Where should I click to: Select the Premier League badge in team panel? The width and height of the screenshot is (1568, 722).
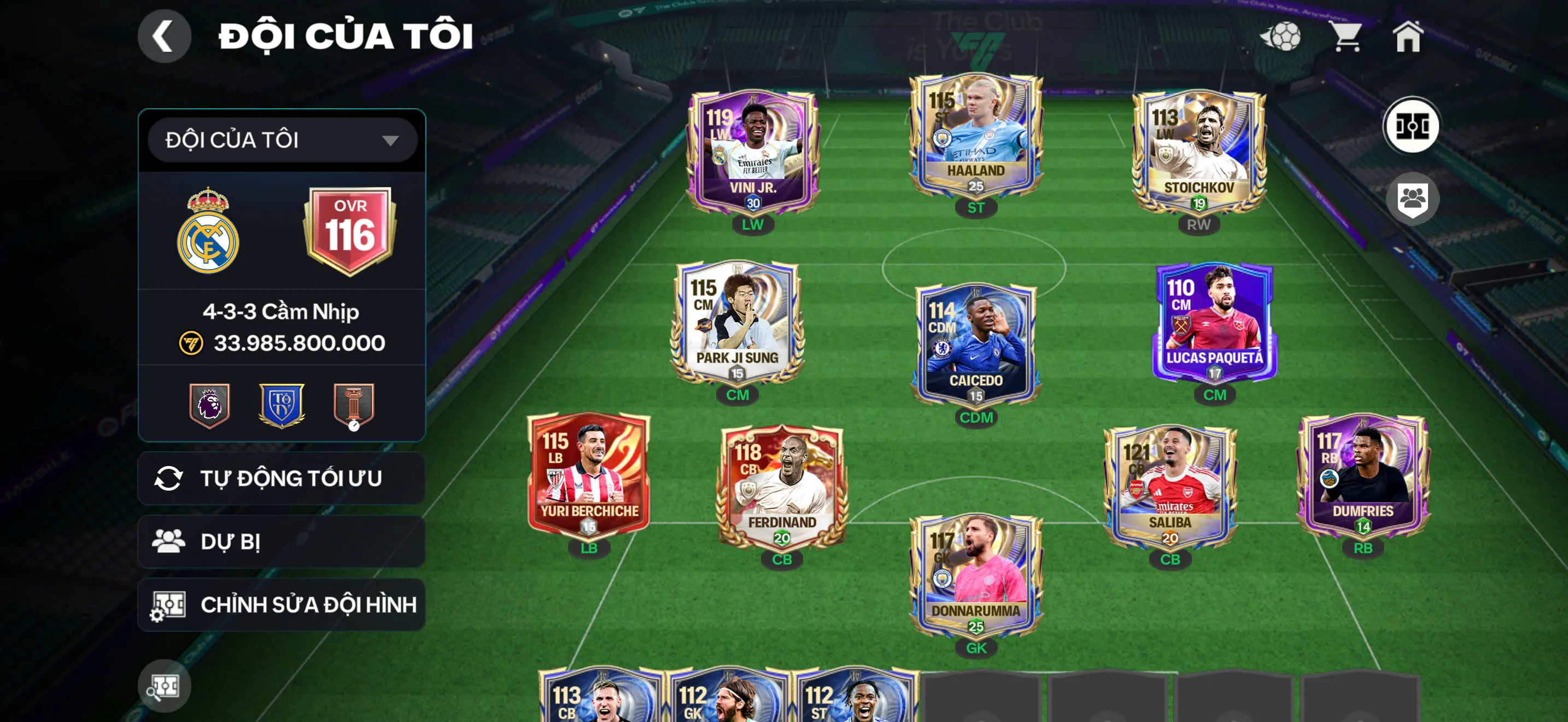click(x=209, y=404)
